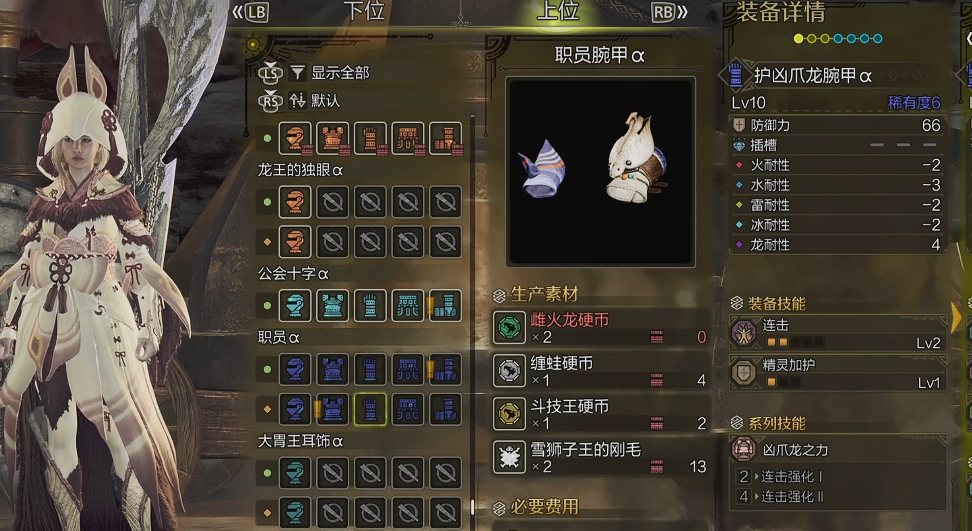Open the 显示全部 filter option

339,73
